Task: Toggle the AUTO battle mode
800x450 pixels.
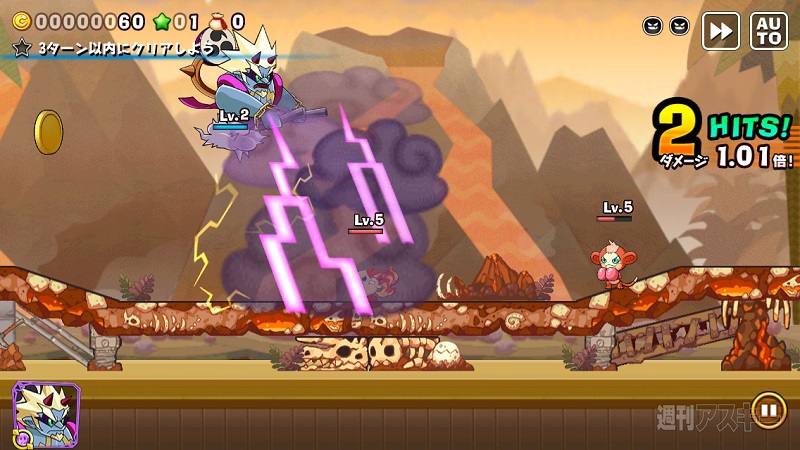Action: click(x=769, y=30)
